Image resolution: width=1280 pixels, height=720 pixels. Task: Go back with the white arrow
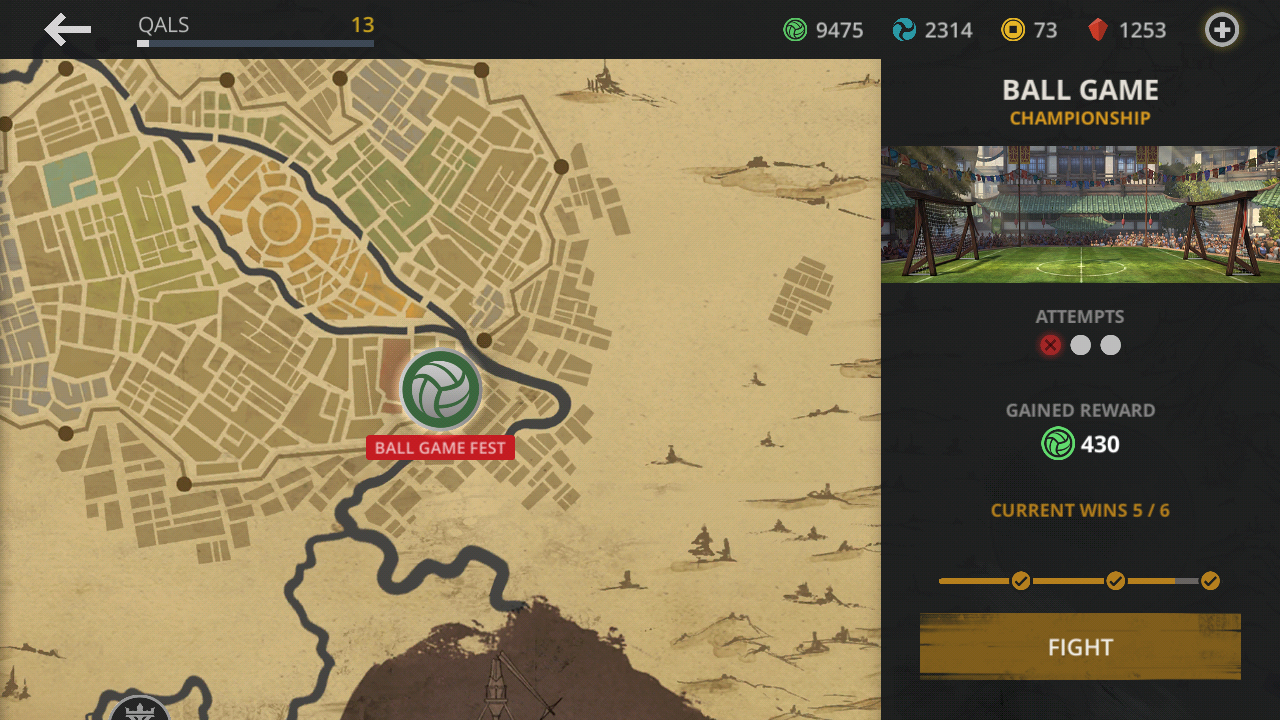68,30
